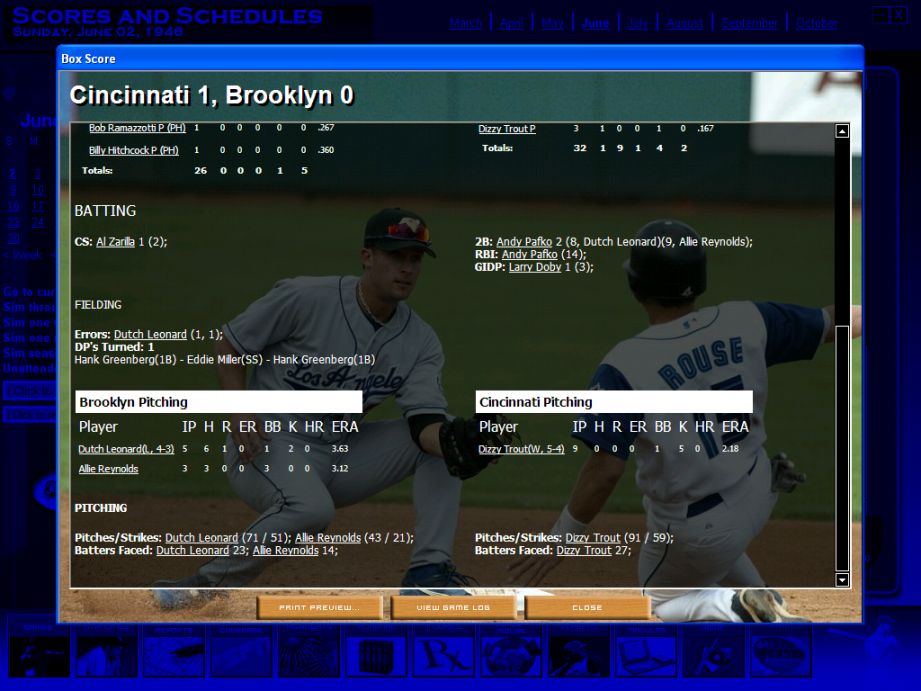Viewport: 921px width, 691px height.
Task: Open Al Zarilla's caught stealing link
Action: point(115,241)
